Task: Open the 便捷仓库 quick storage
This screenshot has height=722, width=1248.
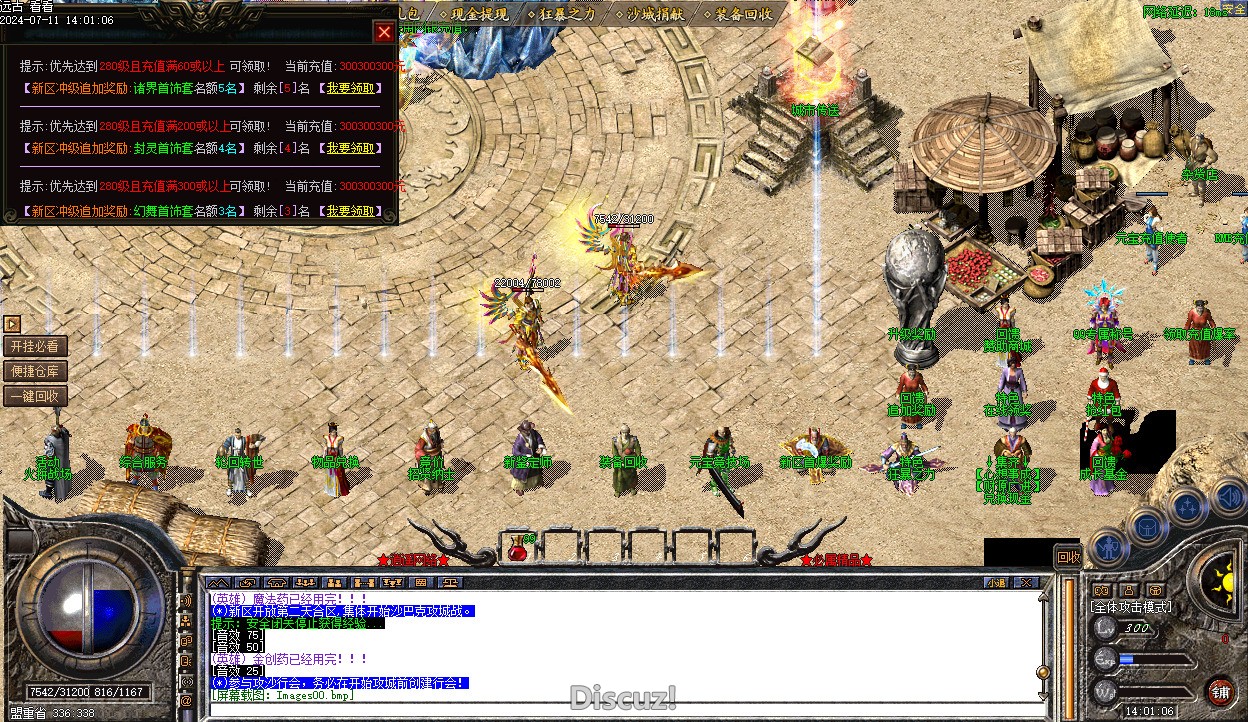Action: (x=36, y=371)
